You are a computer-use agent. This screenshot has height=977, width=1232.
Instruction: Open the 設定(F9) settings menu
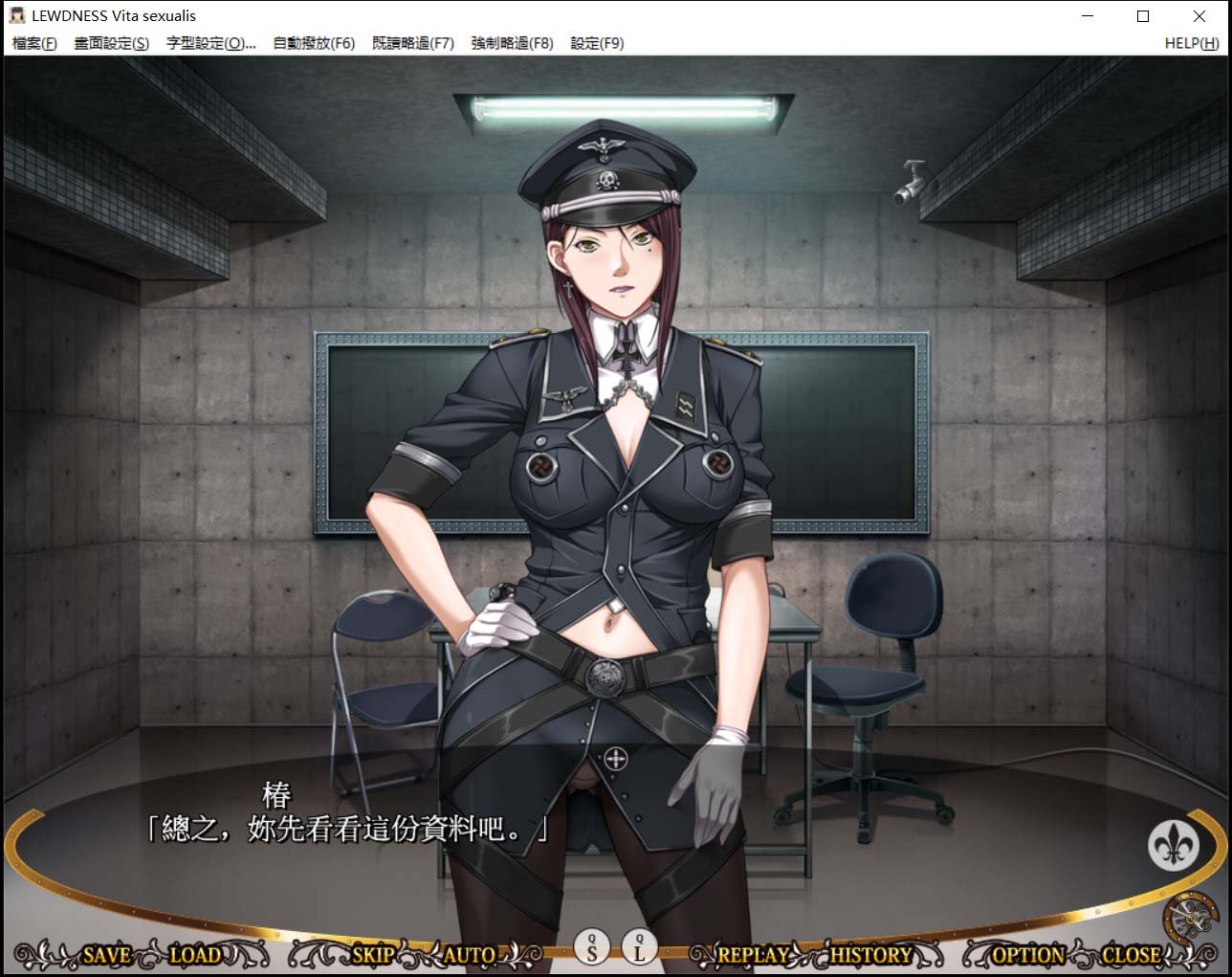(596, 43)
